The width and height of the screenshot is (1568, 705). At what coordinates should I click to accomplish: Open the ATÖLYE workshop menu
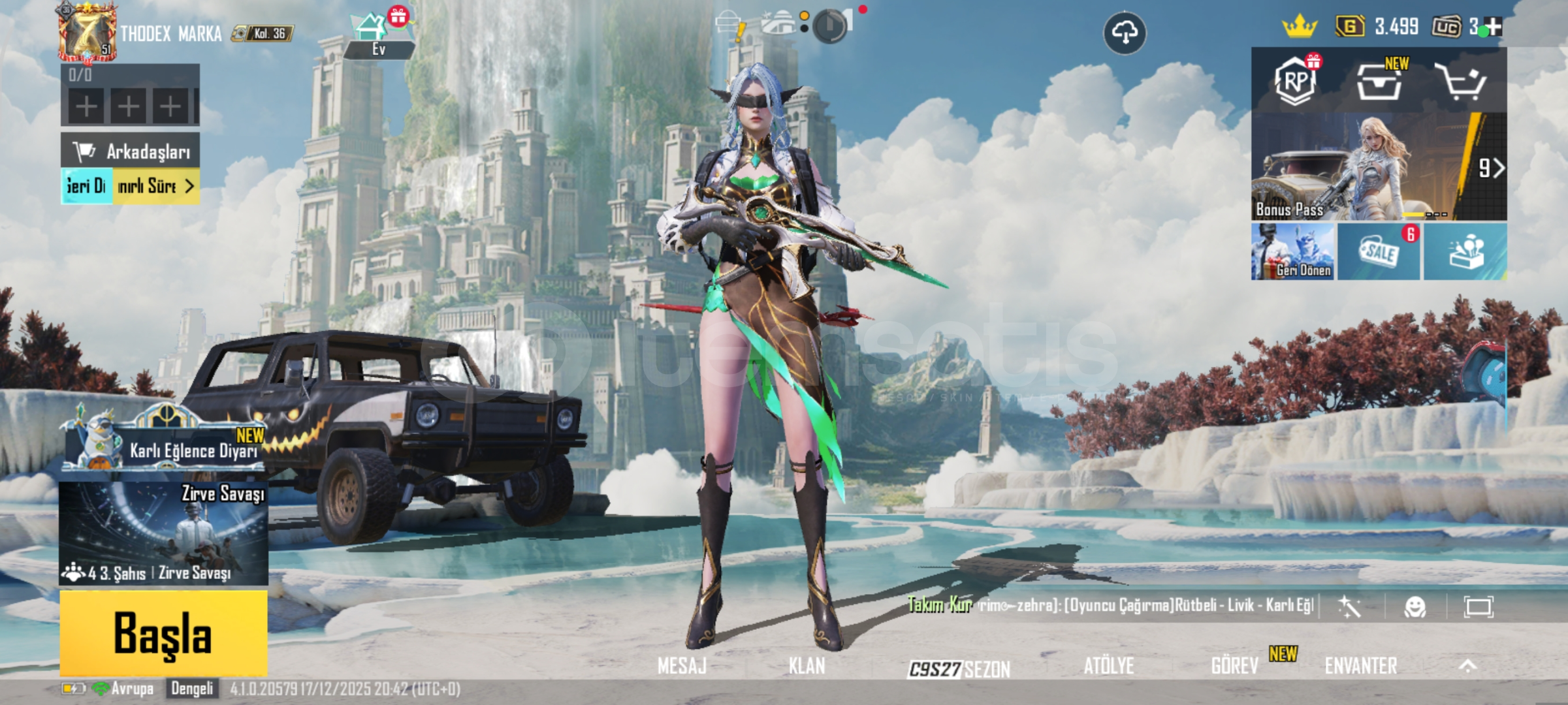point(1108,666)
